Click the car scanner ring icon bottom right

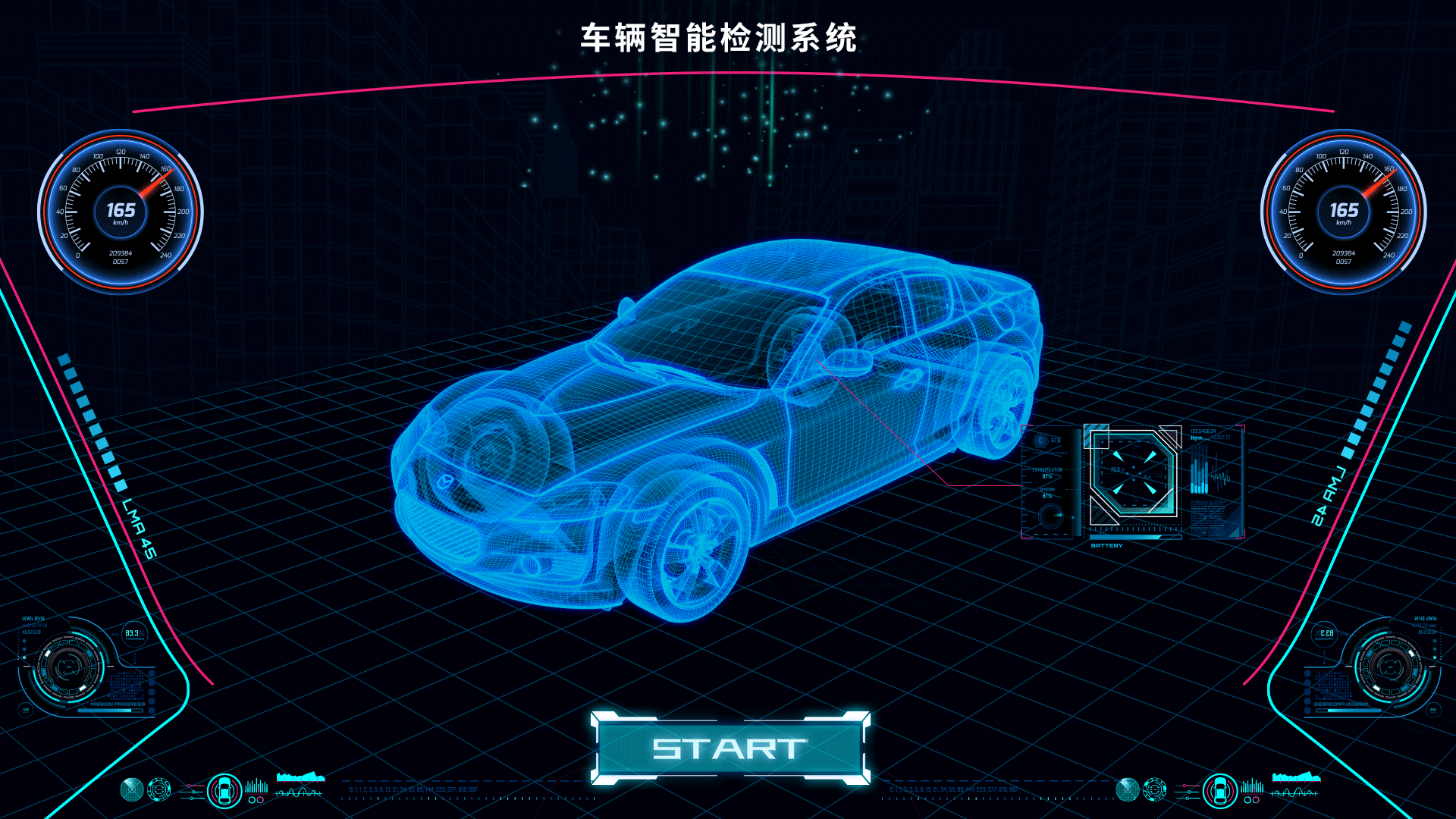tap(1219, 791)
